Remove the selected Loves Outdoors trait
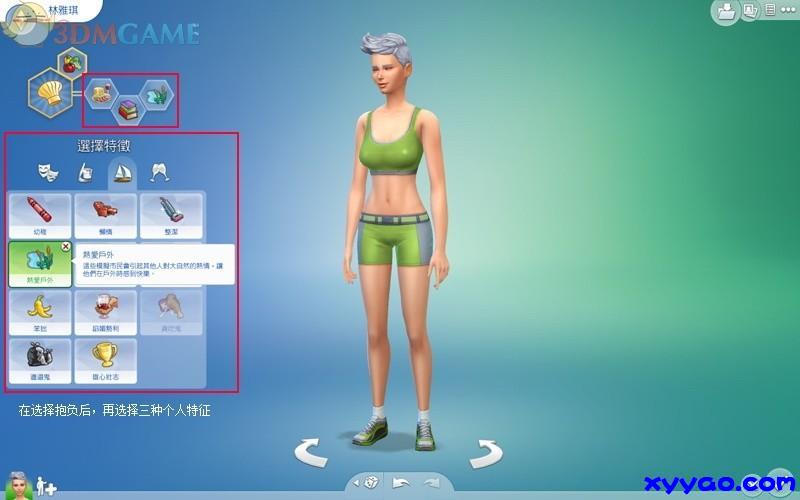 coord(66,246)
